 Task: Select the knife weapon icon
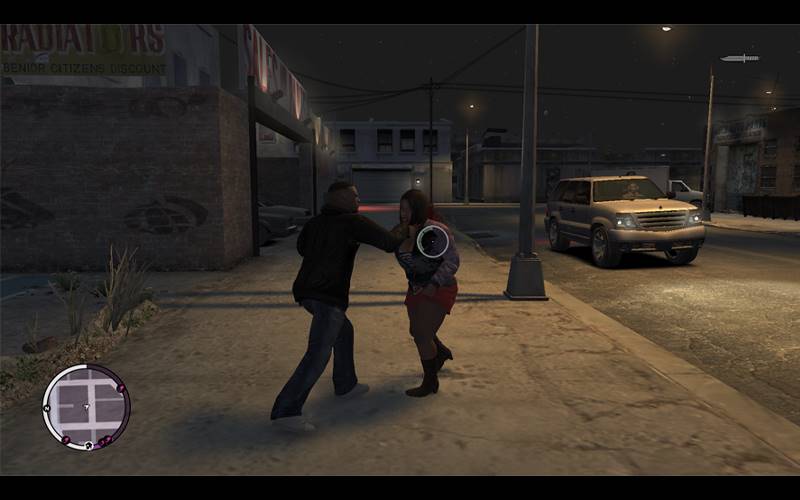739,58
